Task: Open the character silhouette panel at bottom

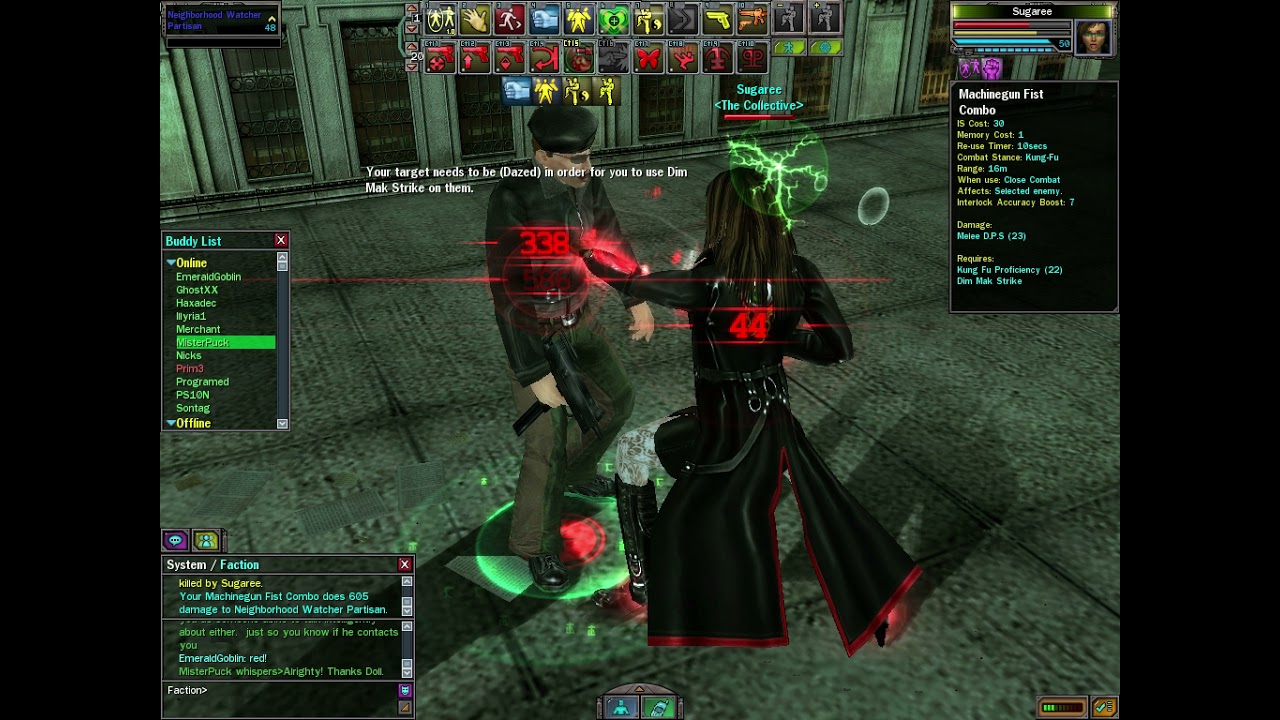Action: 621,708
